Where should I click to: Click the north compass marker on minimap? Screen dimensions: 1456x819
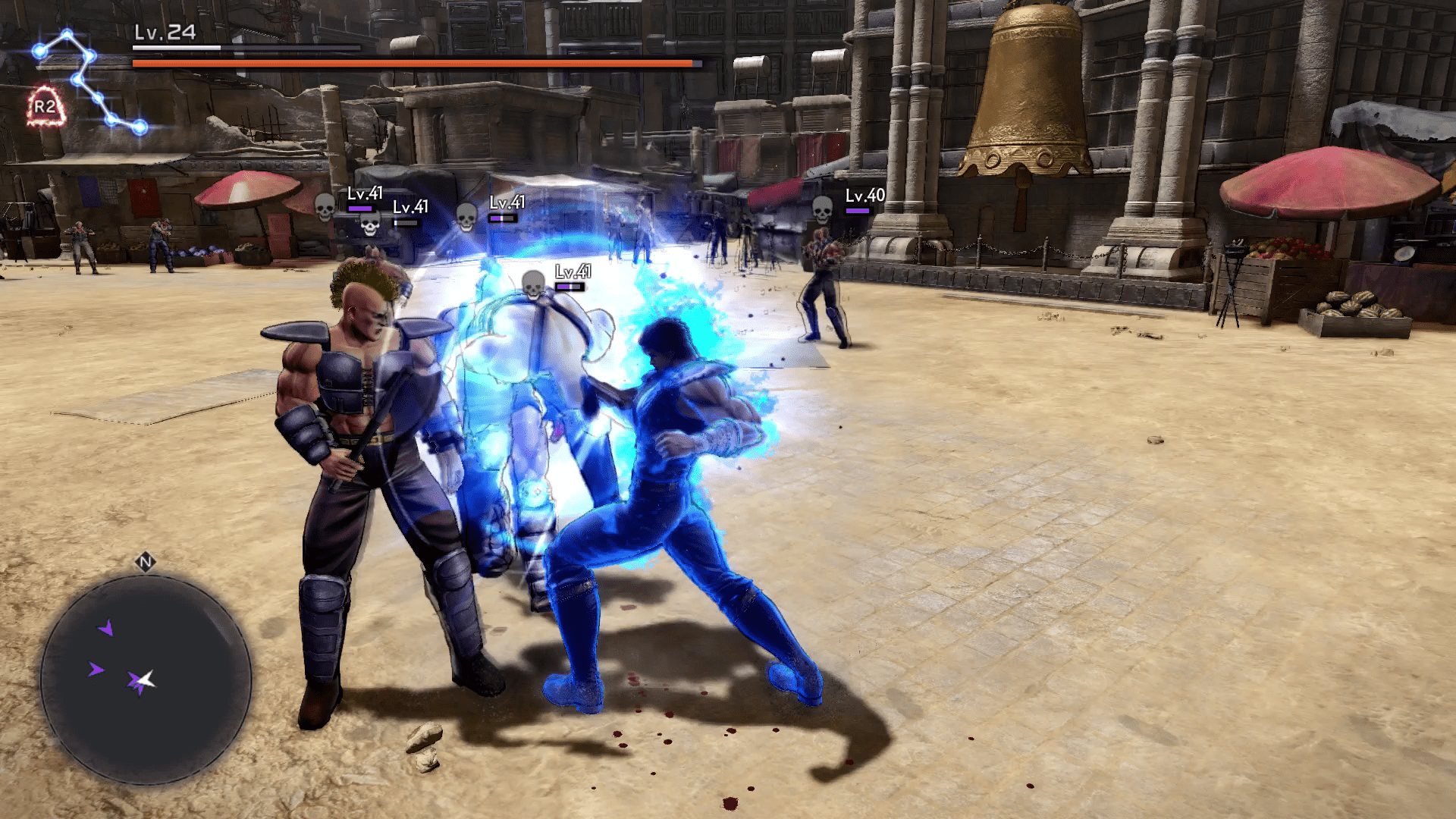145,562
